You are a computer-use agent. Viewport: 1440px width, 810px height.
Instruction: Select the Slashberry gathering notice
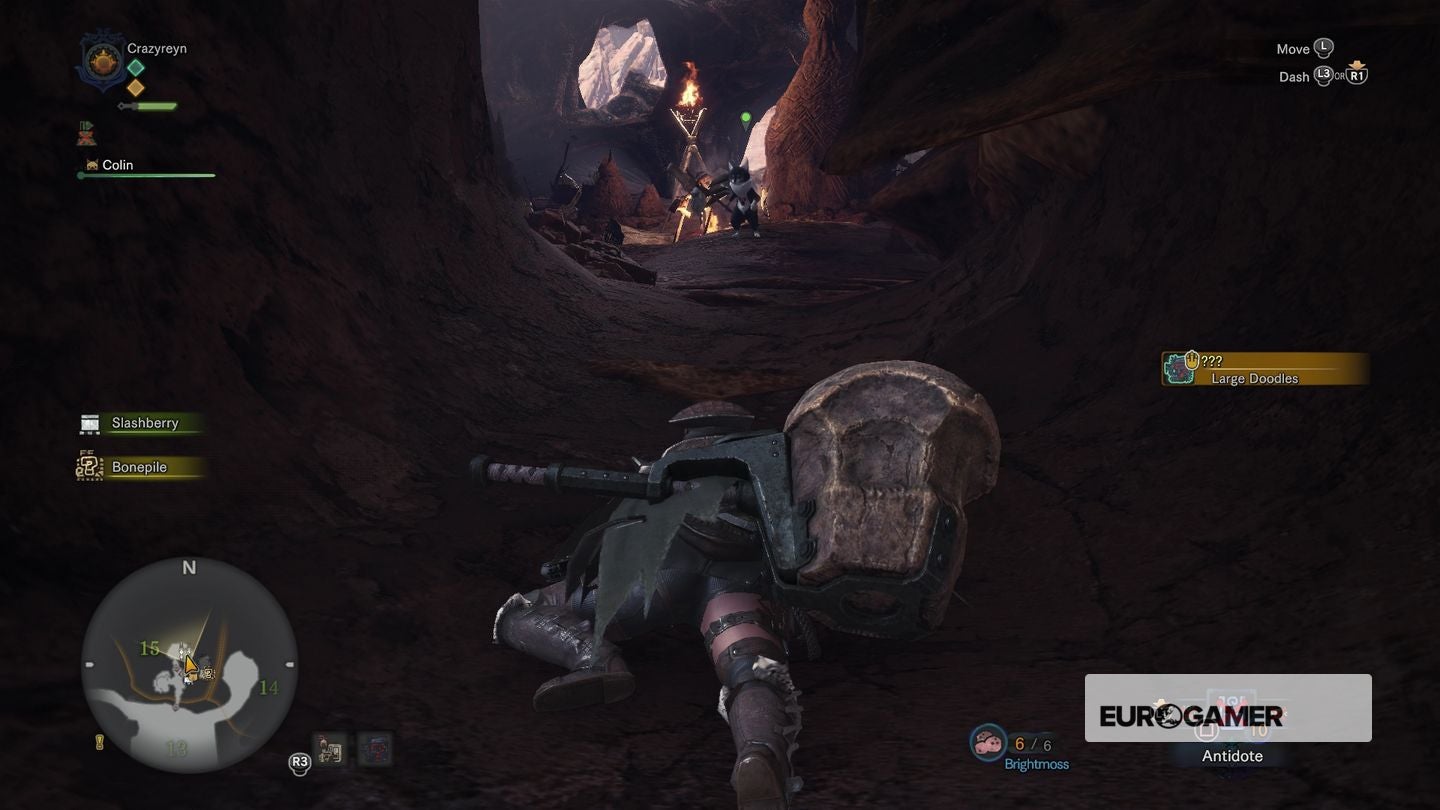(143, 423)
